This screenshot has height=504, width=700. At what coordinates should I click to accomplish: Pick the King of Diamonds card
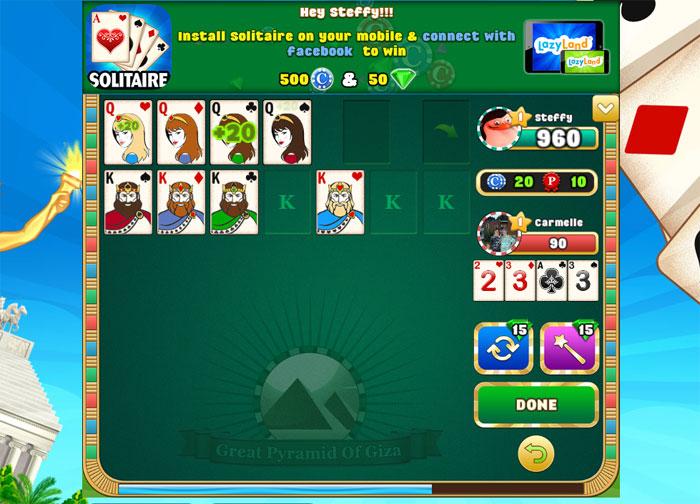click(181, 202)
